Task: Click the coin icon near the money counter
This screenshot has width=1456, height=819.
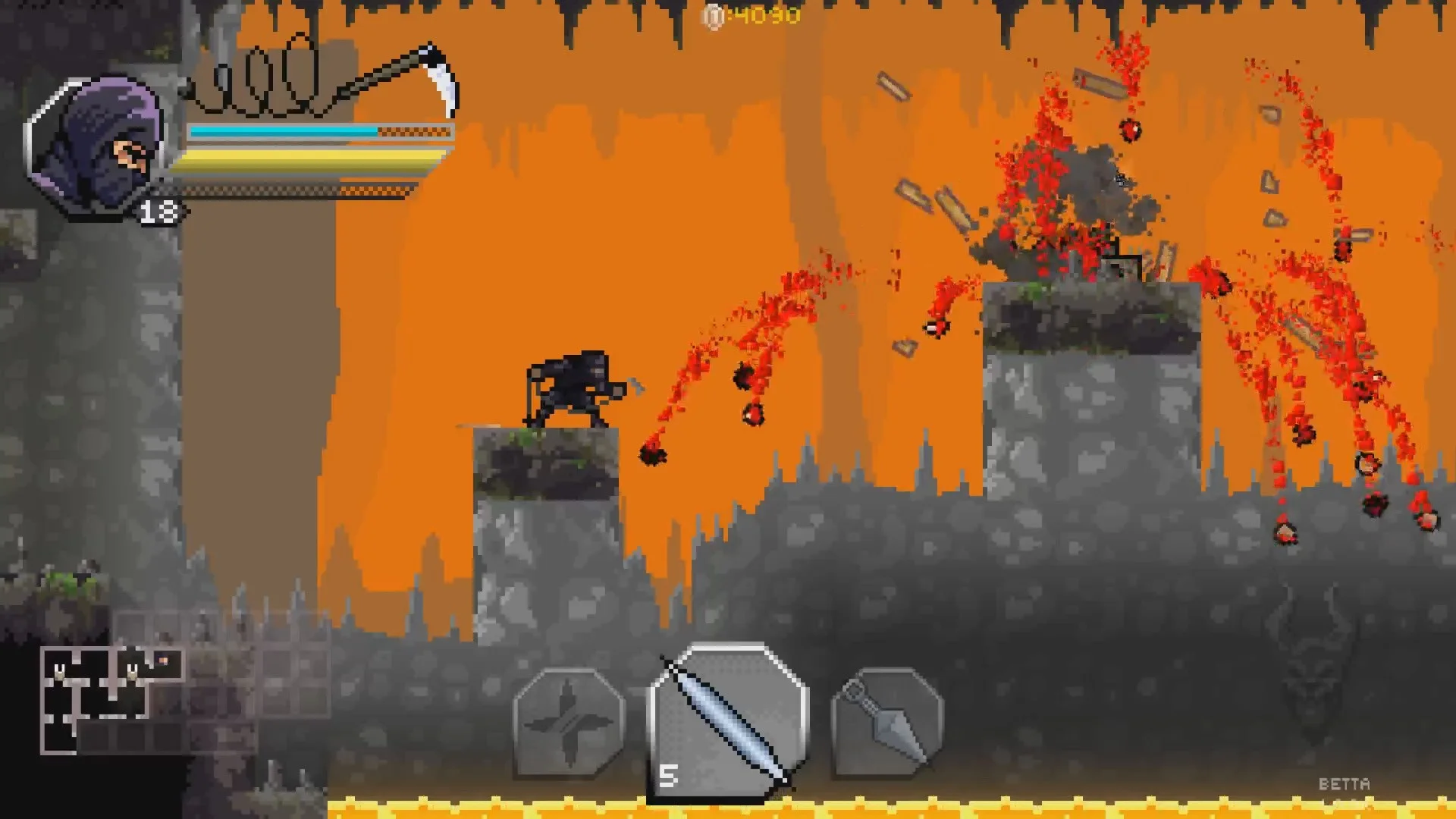Action: (711, 15)
